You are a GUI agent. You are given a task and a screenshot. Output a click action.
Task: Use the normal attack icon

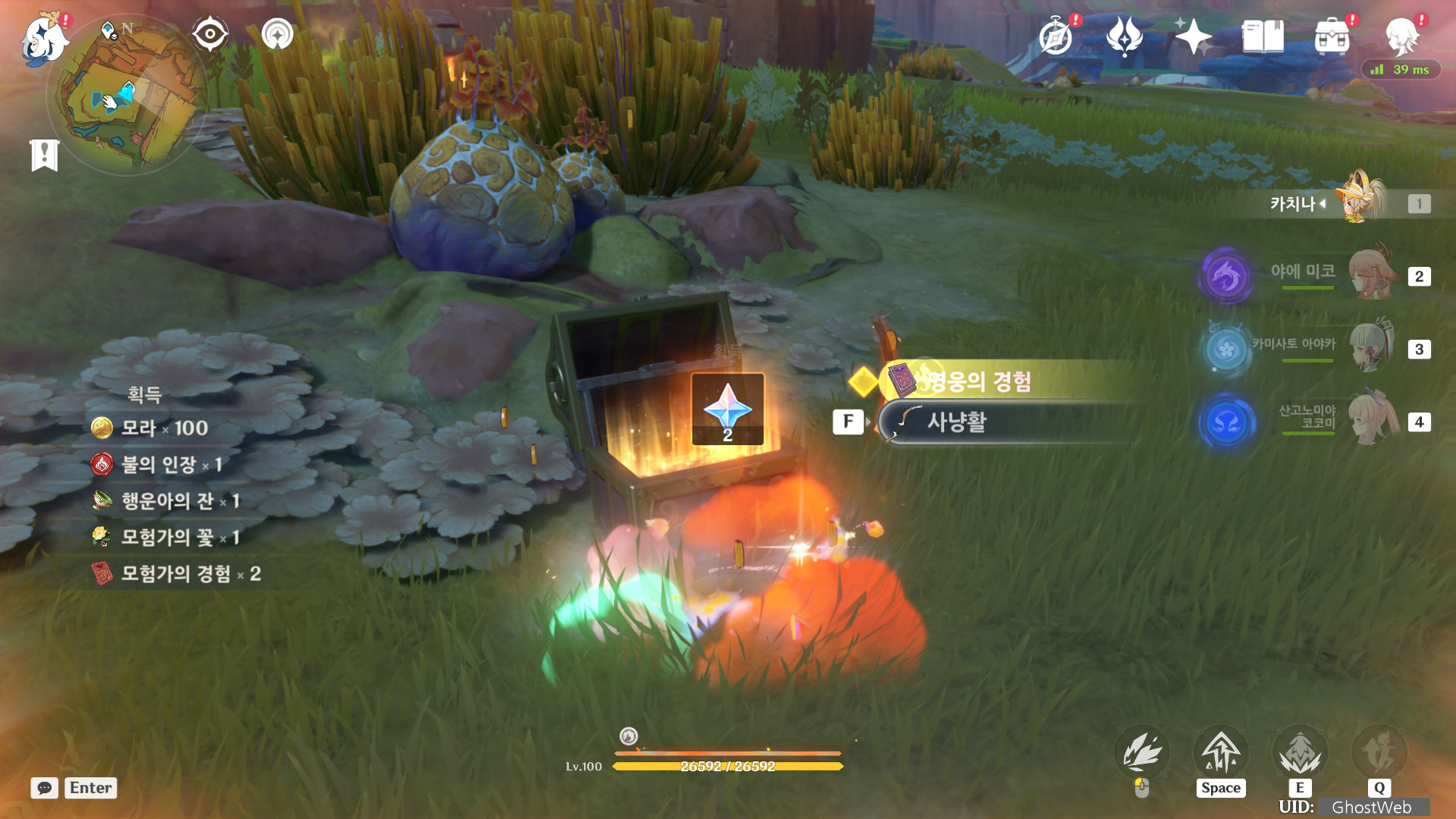[1142, 754]
